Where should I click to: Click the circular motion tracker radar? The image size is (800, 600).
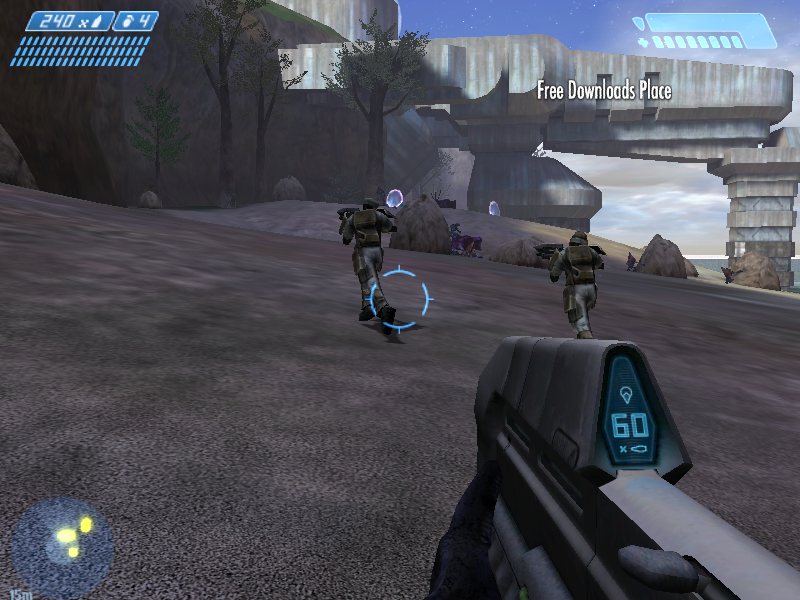[x=62, y=547]
